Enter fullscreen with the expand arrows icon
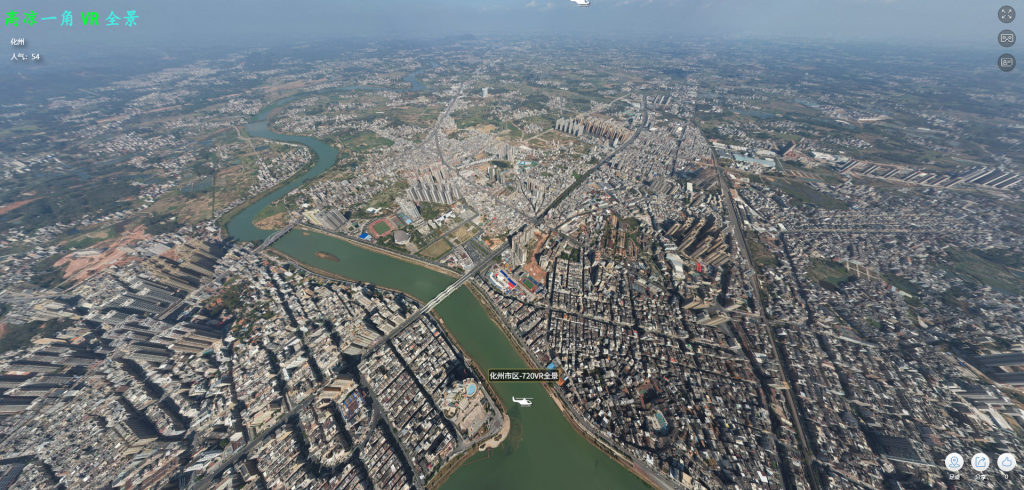The width and height of the screenshot is (1024, 490). coord(1006,14)
